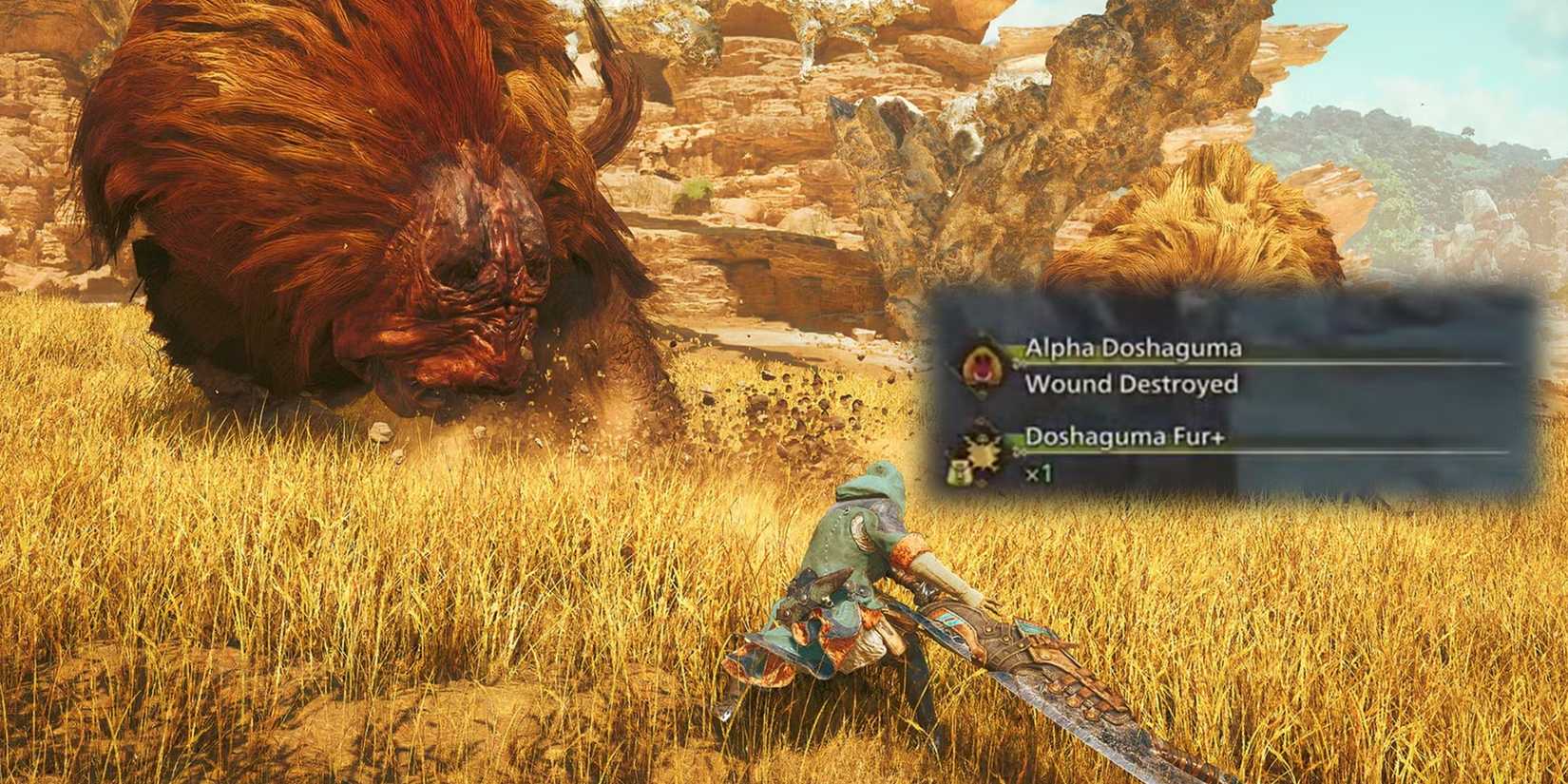Select the diamond marker under the monster badge
1568x784 pixels.
pos(981,392)
